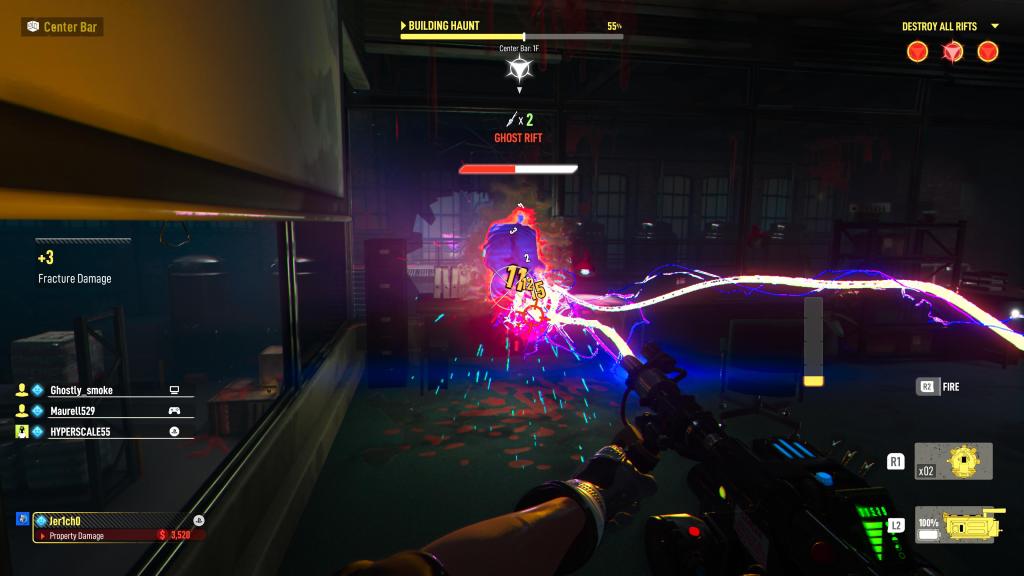Expand the Destroy All Rifts objective arrow
This screenshot has height=576, width=1024.
(x=995, y=26)
